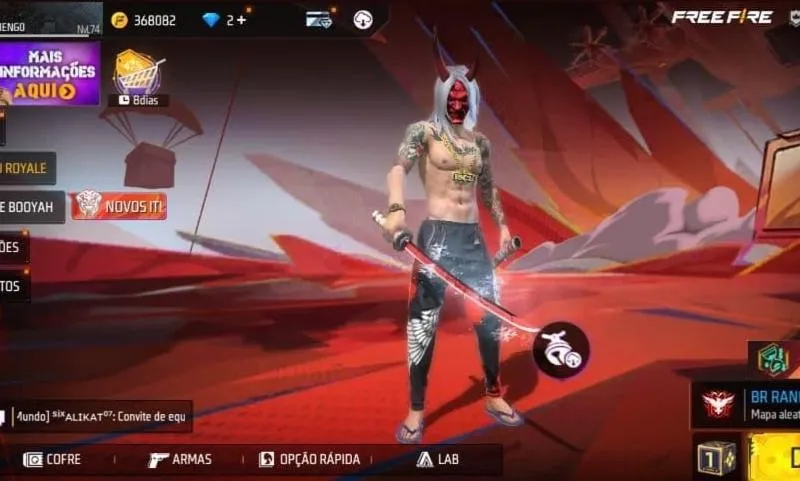Open the membership card icon
The image size is (800, 481).
tap(319, 19)
